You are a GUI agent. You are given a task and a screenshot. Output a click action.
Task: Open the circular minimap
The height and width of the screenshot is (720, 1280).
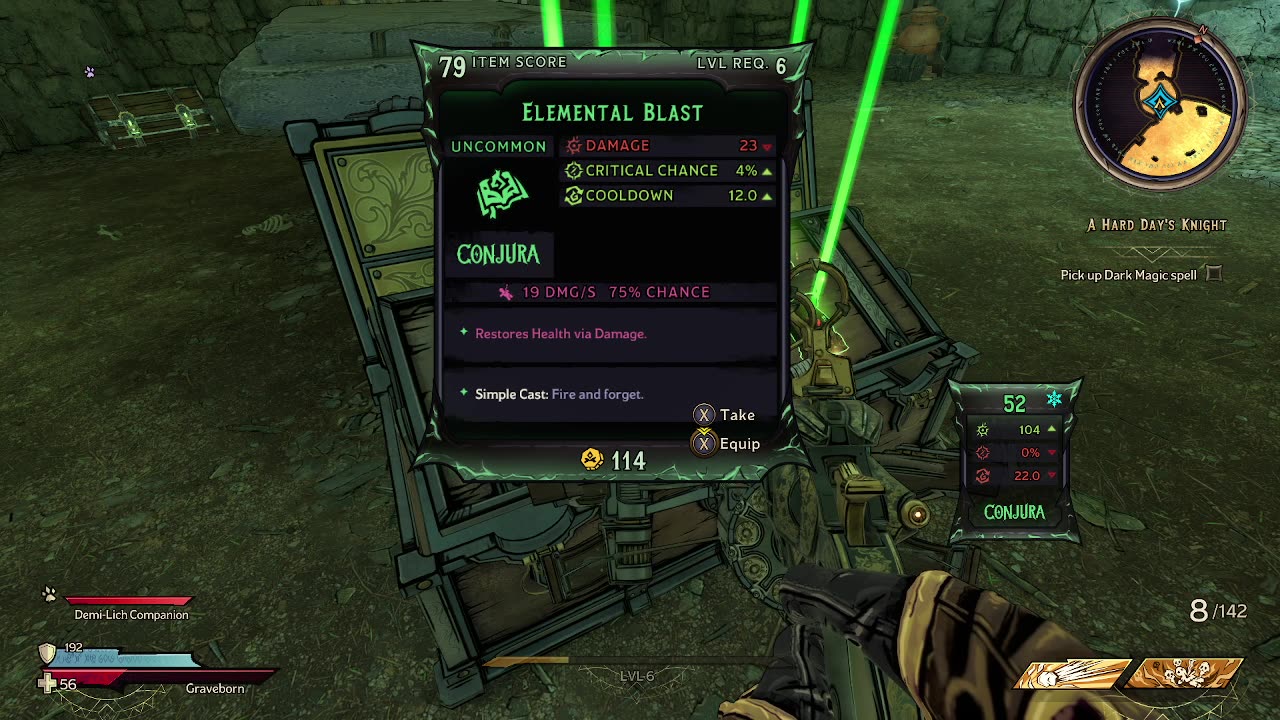[1160, 102]
